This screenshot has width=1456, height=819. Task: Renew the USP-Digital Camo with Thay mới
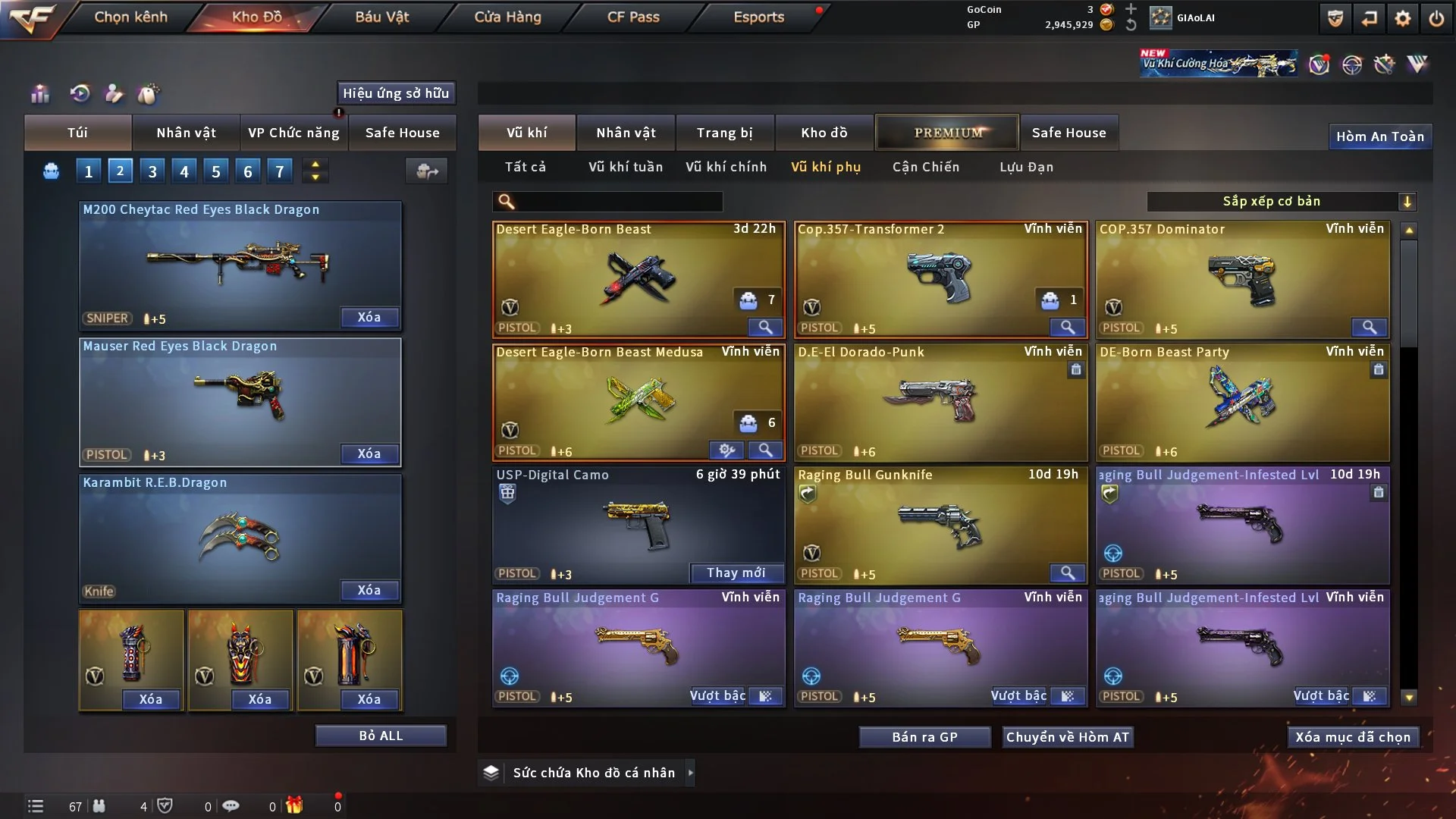pyautogui.click(x=736, y=573)
